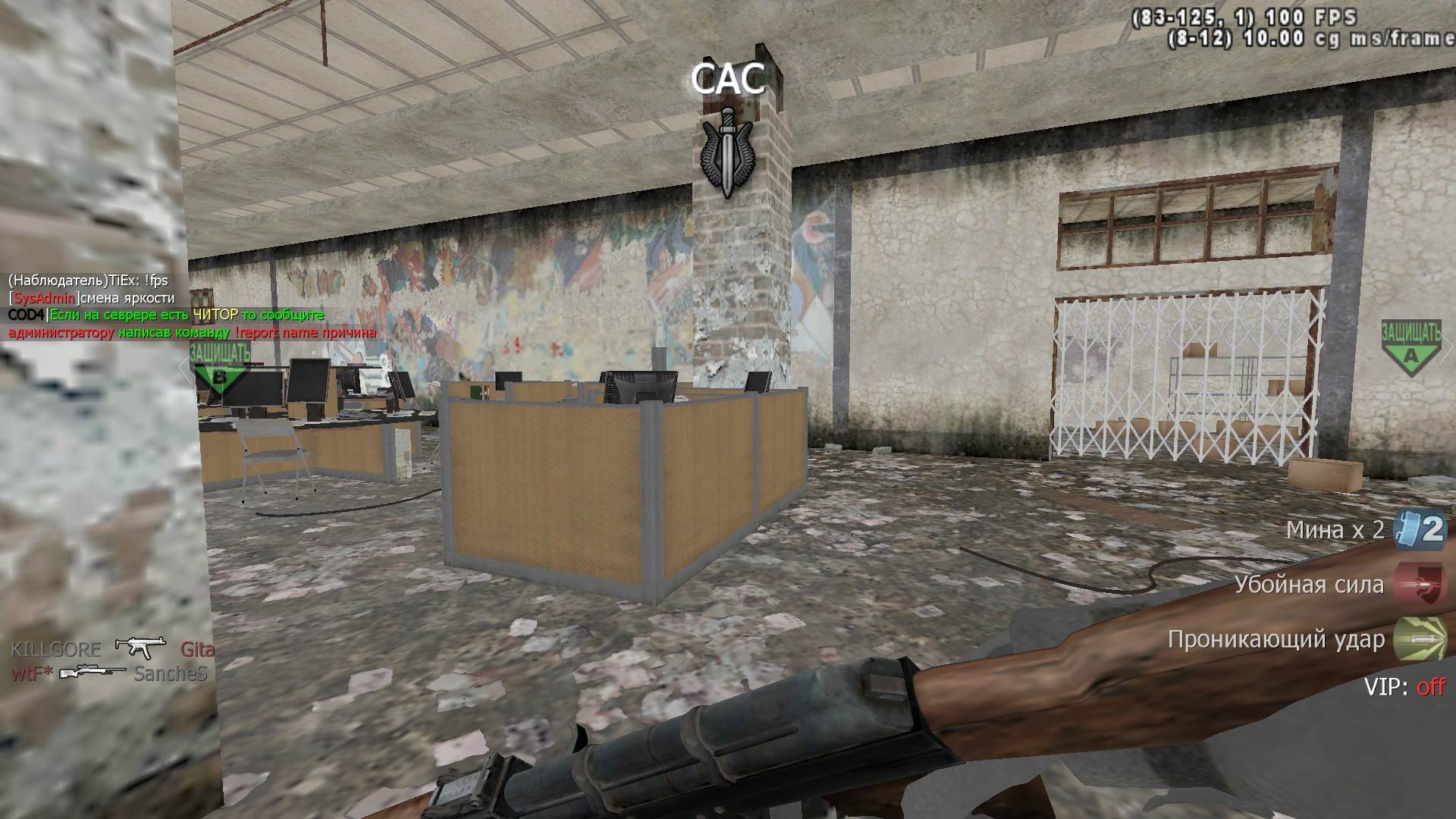Select the KILLGORE kill feed entry
The image size is (1456, 819).
112,649
